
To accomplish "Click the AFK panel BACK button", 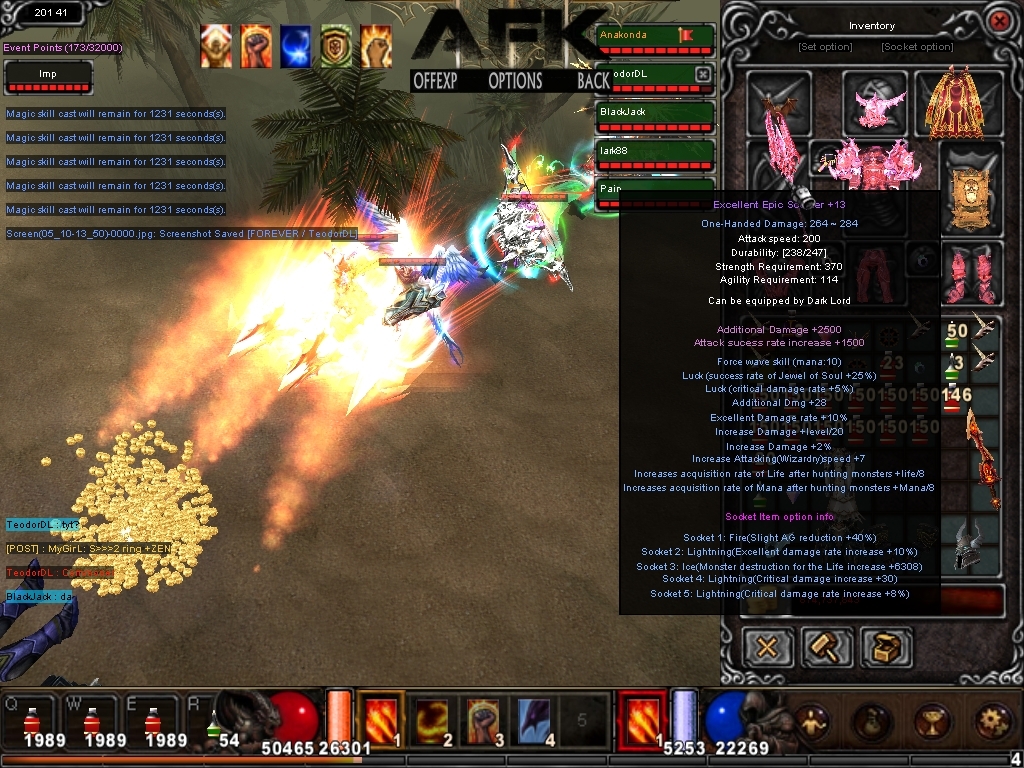I will (x=593, y=81).
